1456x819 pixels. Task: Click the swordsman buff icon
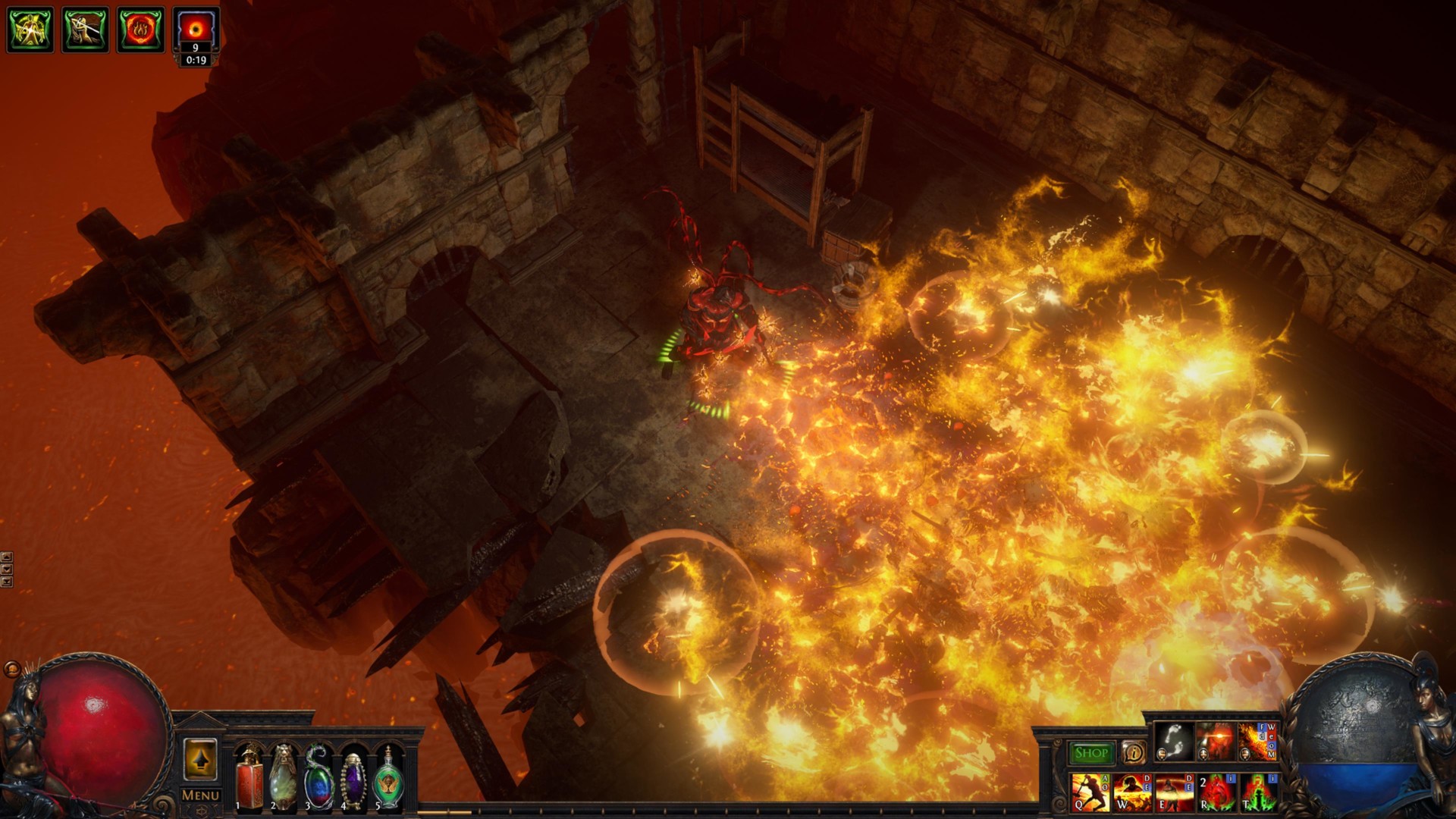tap(85, 30)
